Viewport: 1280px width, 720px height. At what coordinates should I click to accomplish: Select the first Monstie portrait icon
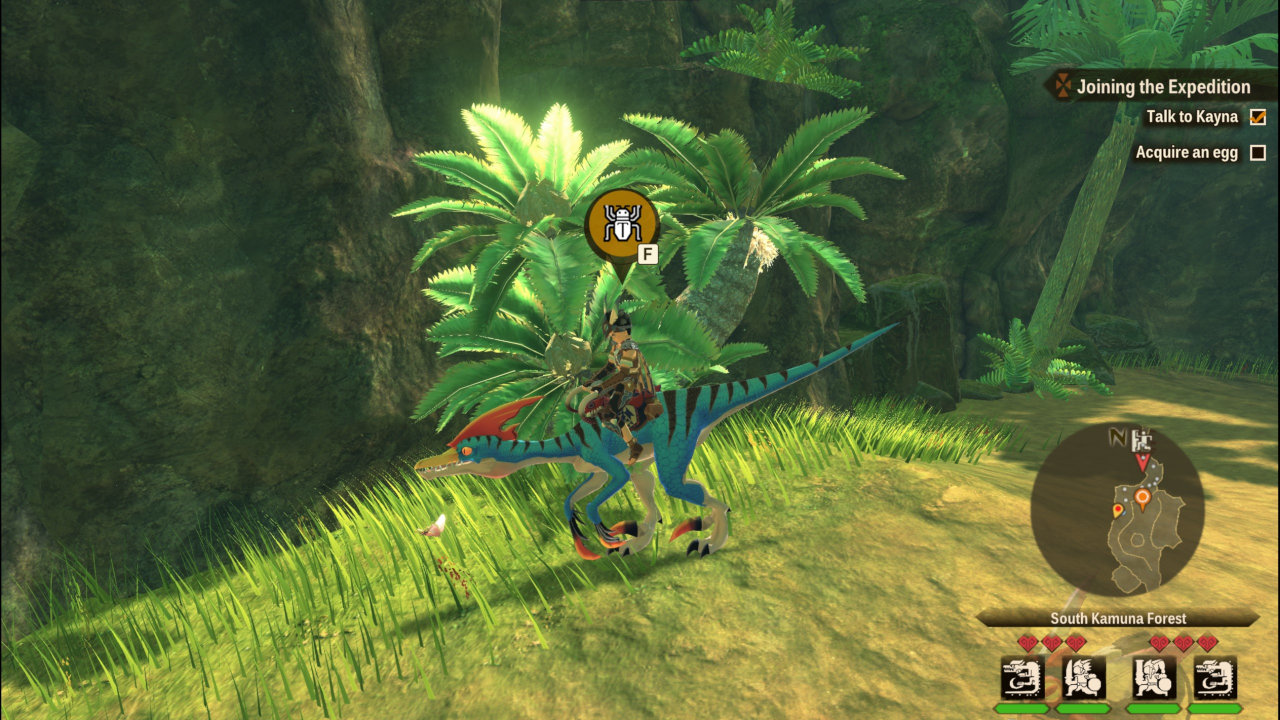coord(1021,676)
